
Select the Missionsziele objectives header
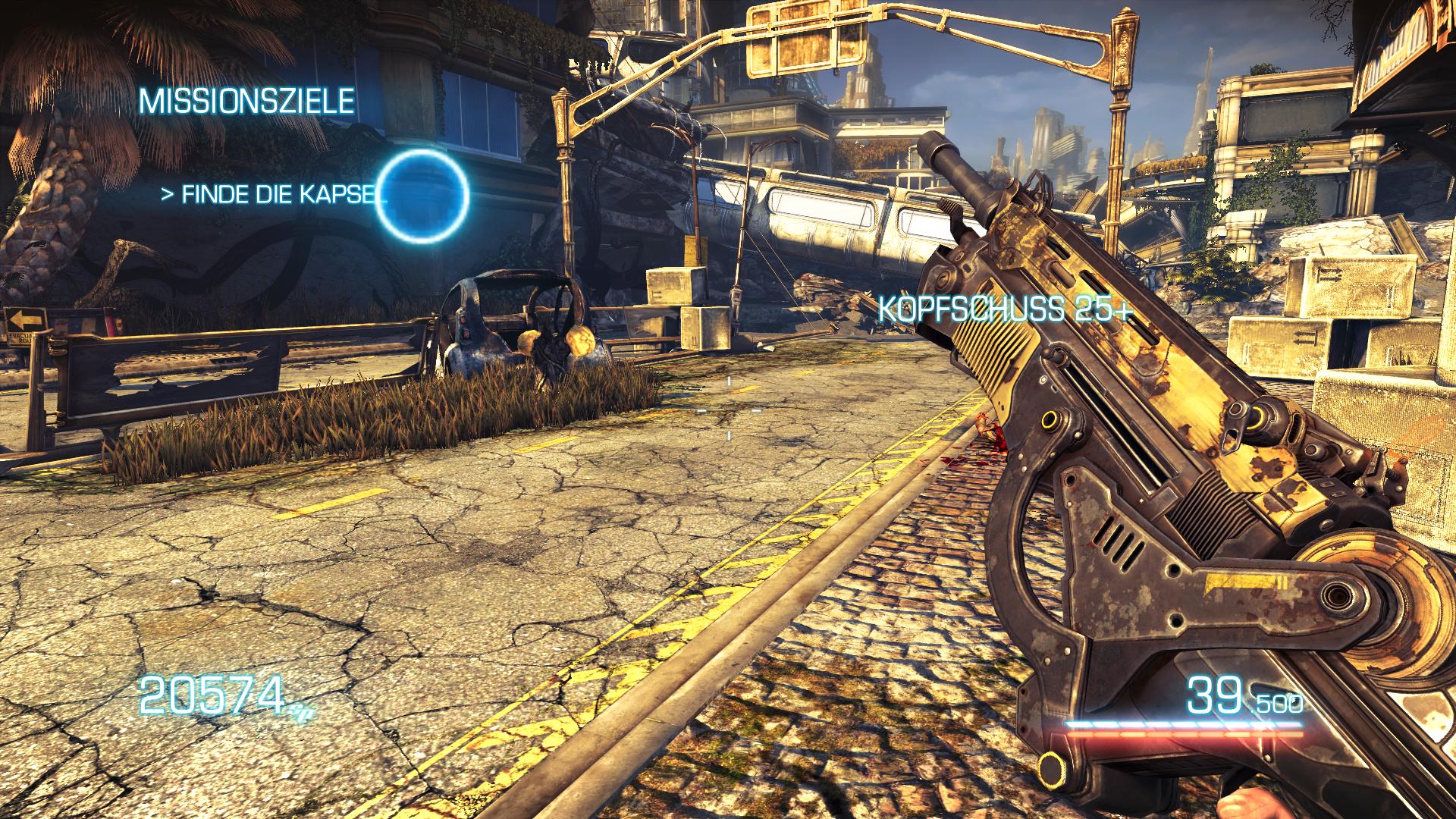(246, 100)
